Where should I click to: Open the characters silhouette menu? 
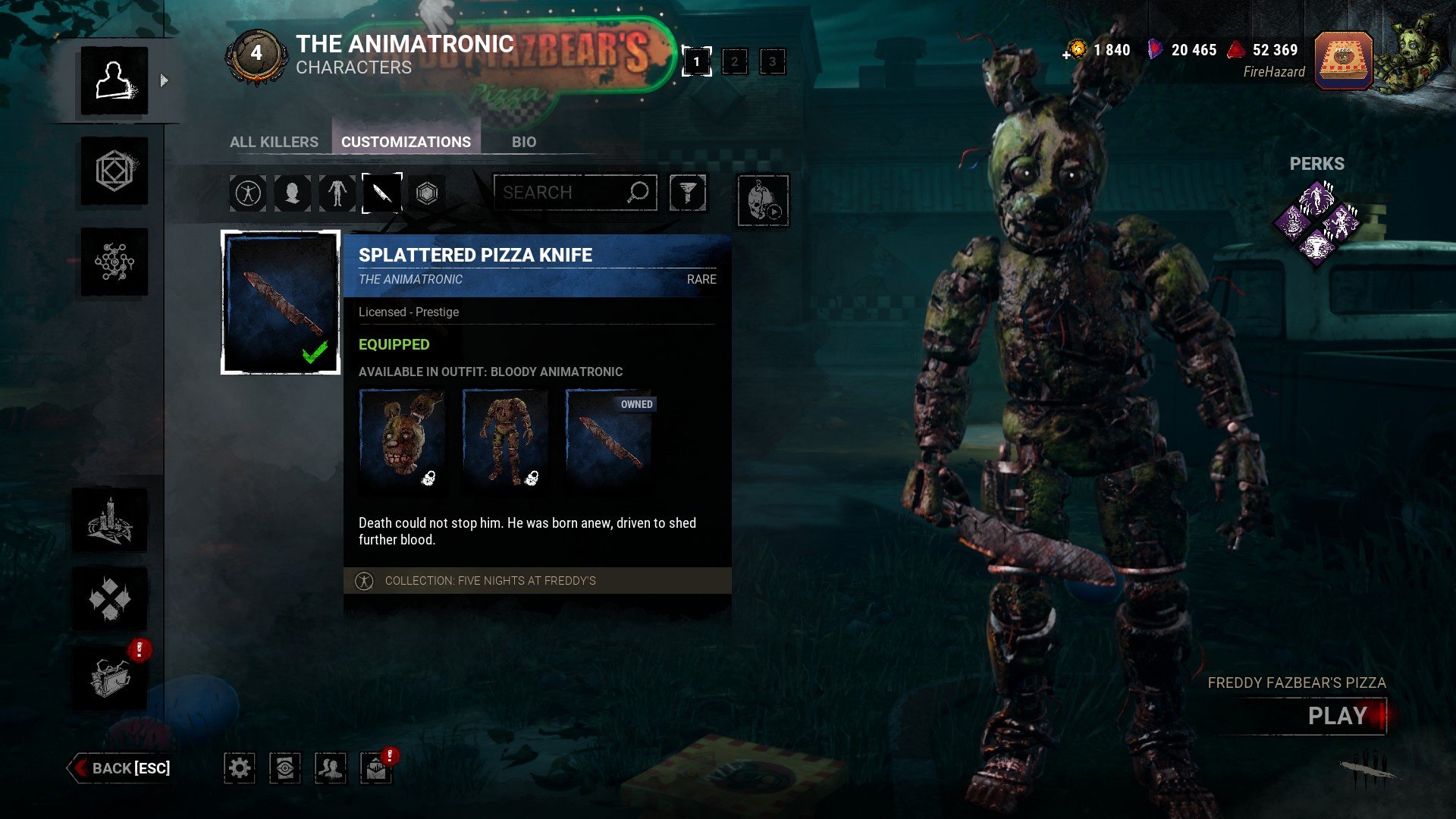point(115,80)
